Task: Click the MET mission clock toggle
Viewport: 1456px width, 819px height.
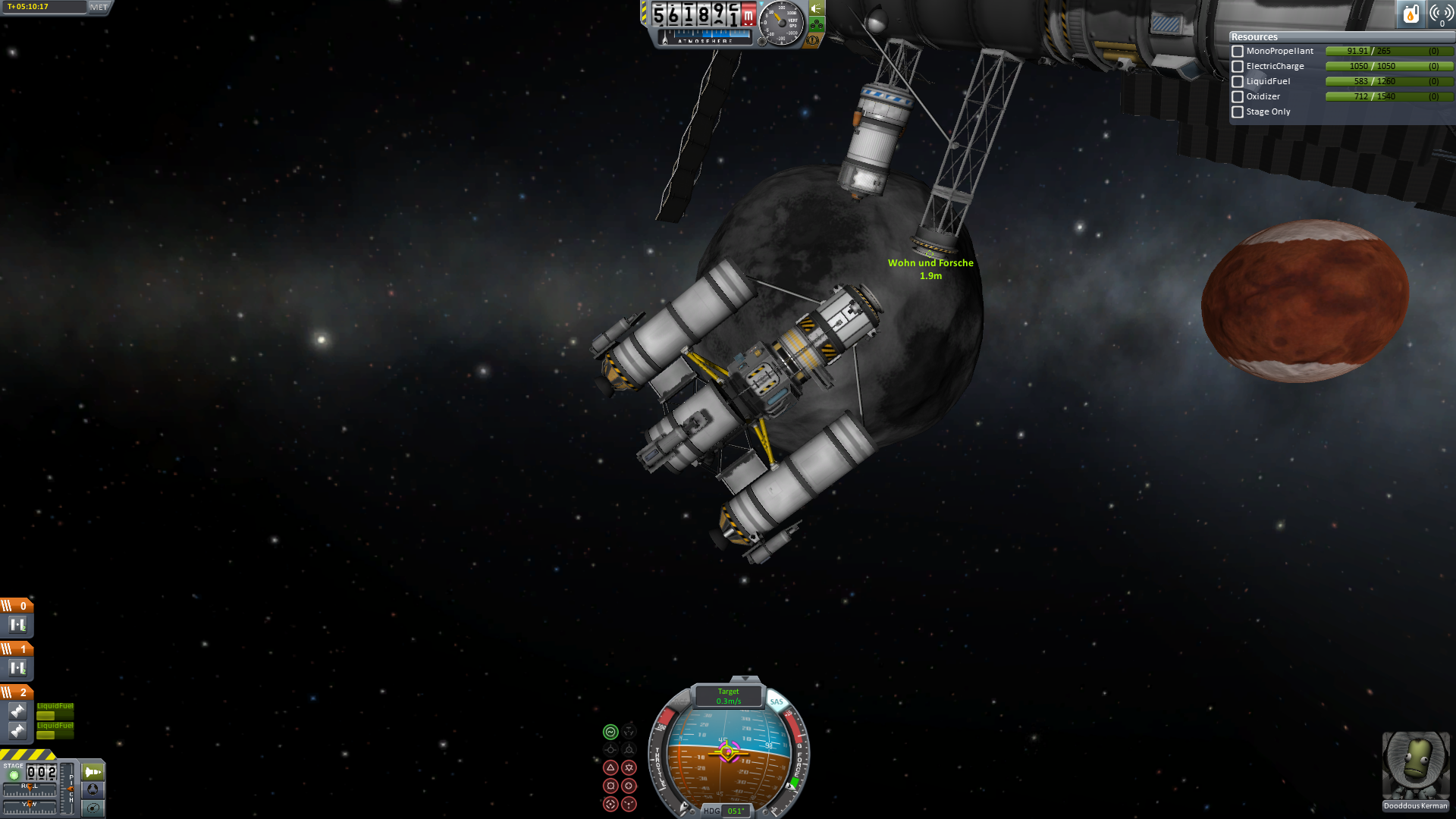Action: tap(99, 7)
